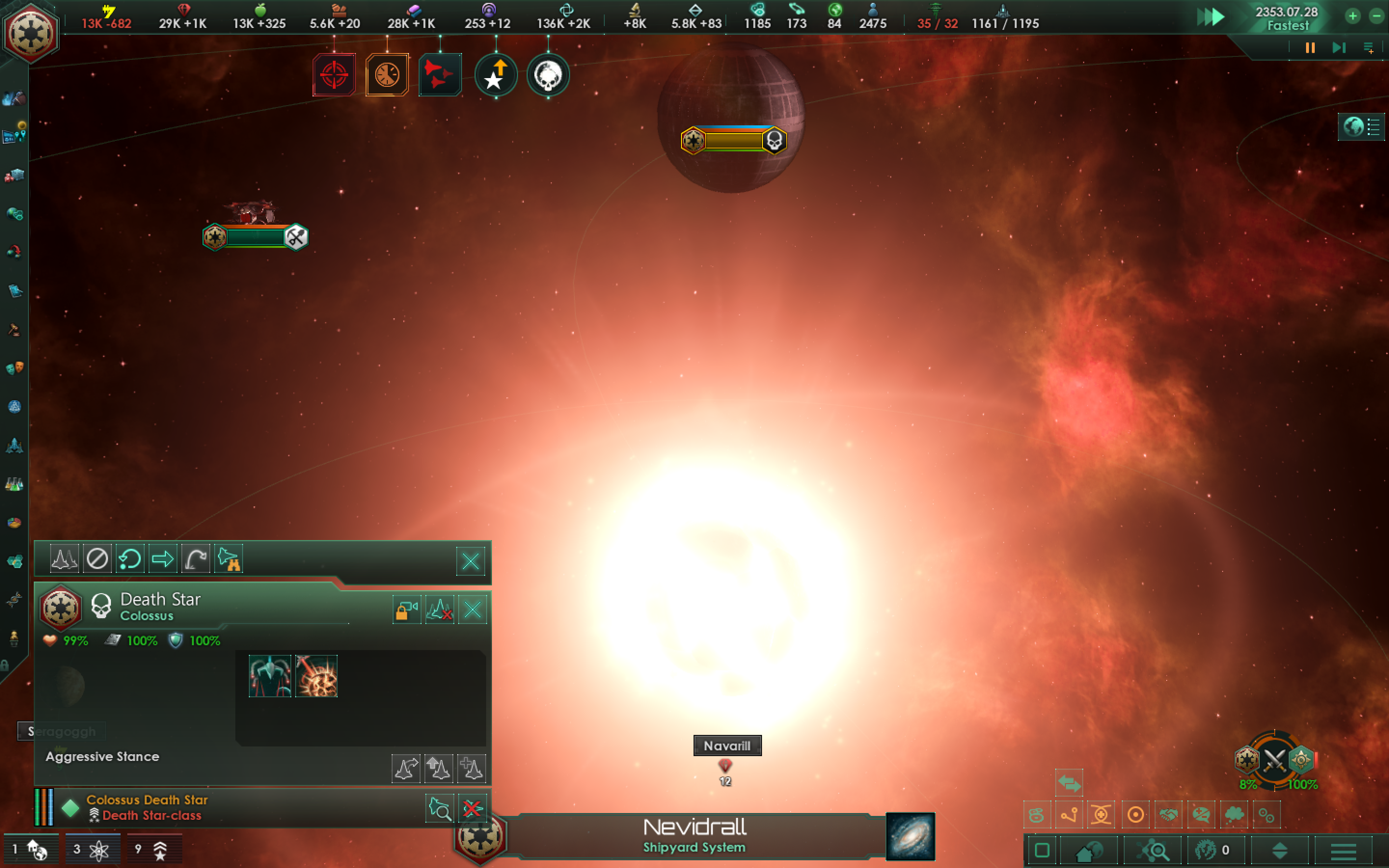Open the main menu hamburger button
The height and width of the screenshot is (868, 1389).
tap(1343, 851)
